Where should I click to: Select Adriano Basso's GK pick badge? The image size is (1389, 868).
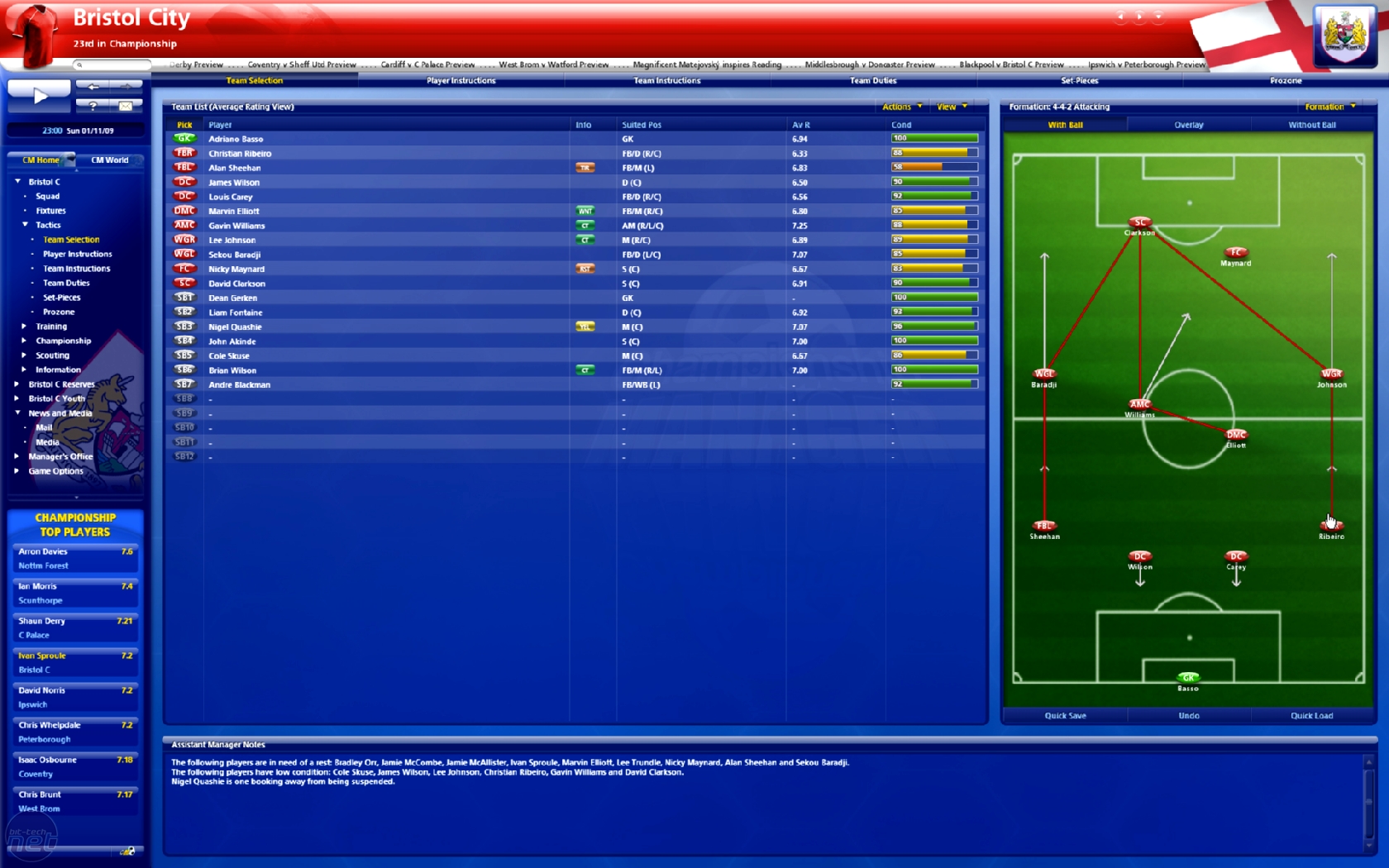click(x=184, y=138)
